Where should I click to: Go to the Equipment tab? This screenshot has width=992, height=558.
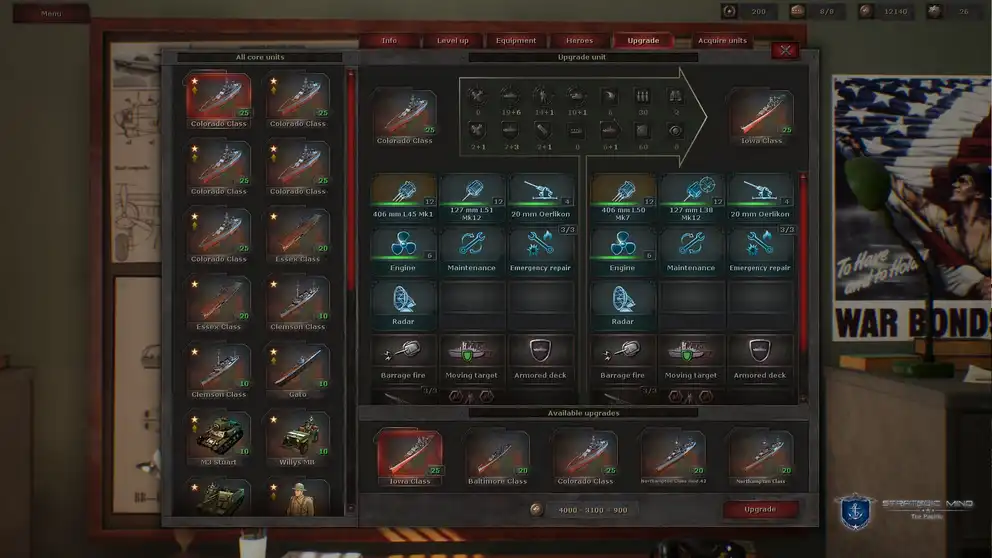click(x=516, y=41)
